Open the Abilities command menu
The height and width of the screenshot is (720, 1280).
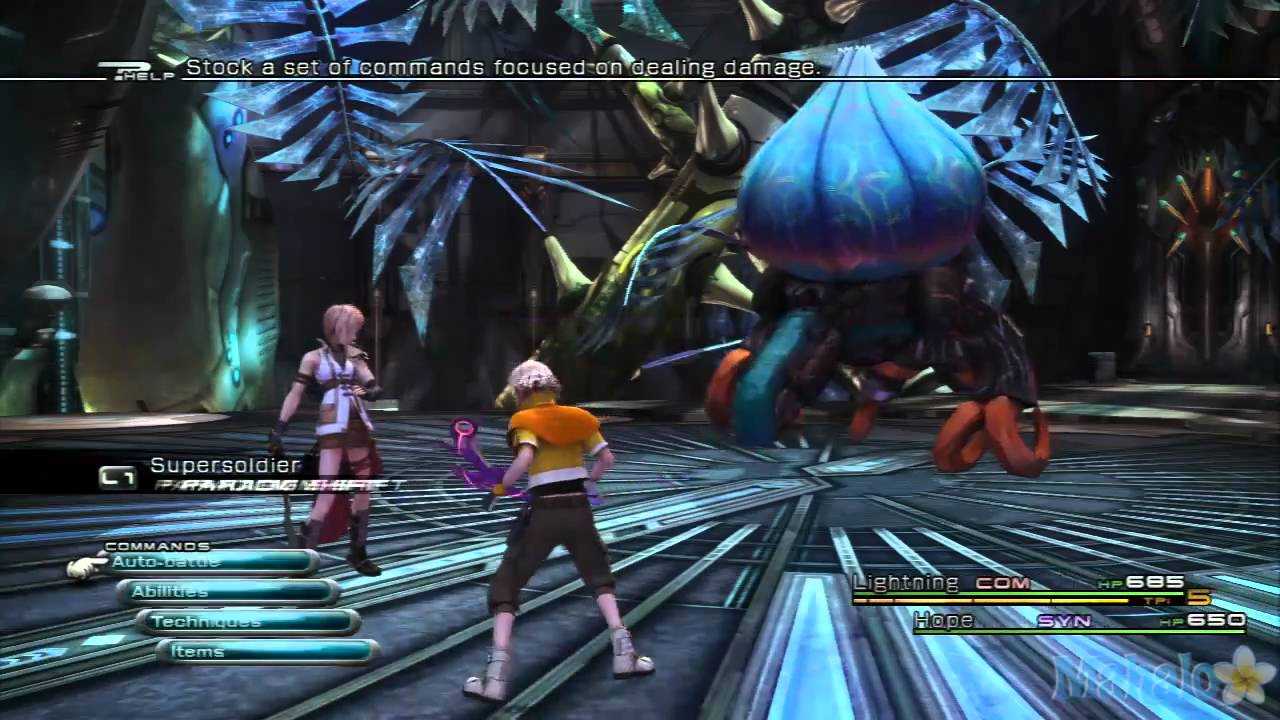[x=228, y=592]
